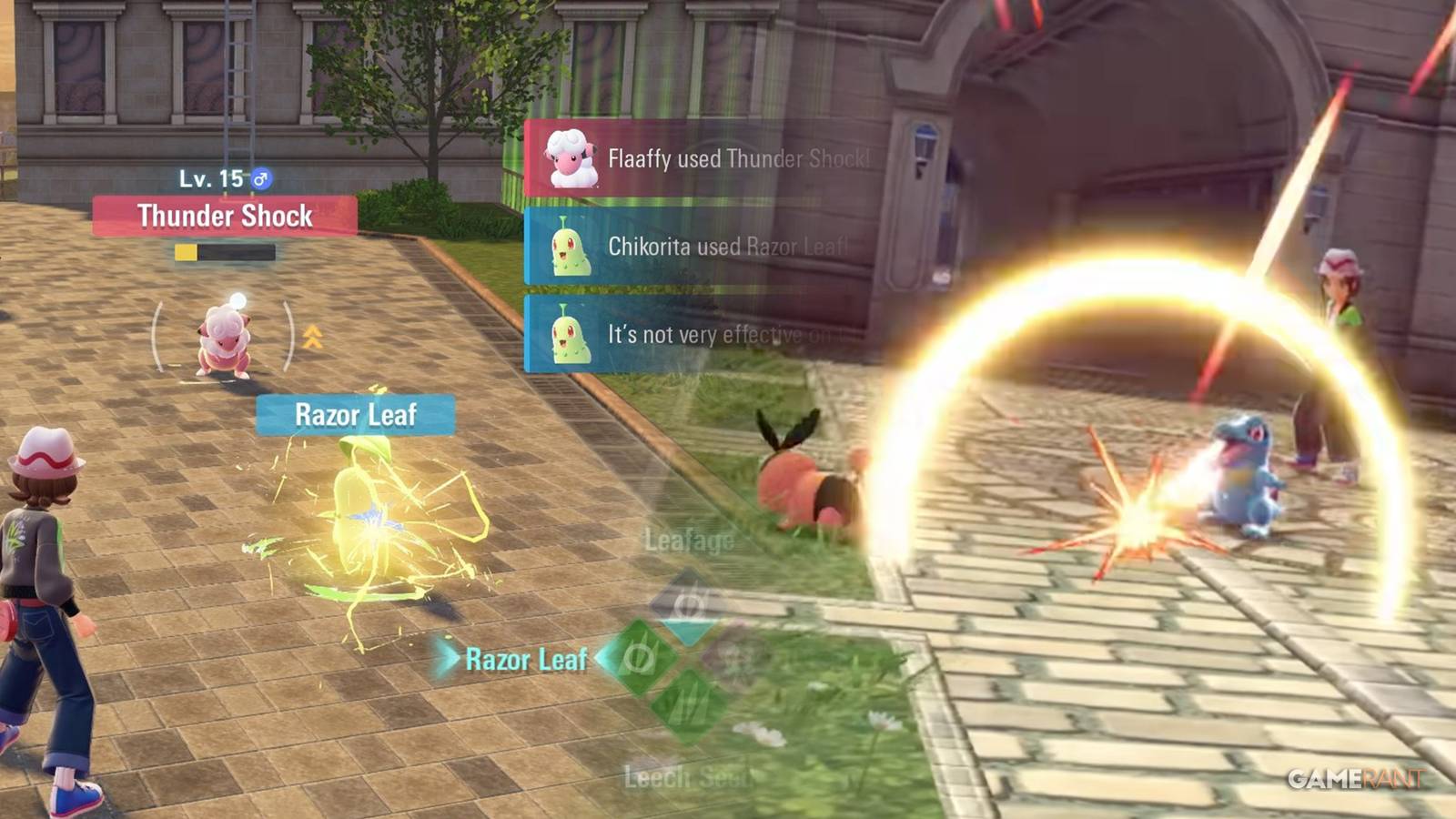This screenshot has width=1456, height=819.
Task: Expand the Razor Leaf selection arrow pointer
Action: [x=448, y=658]
